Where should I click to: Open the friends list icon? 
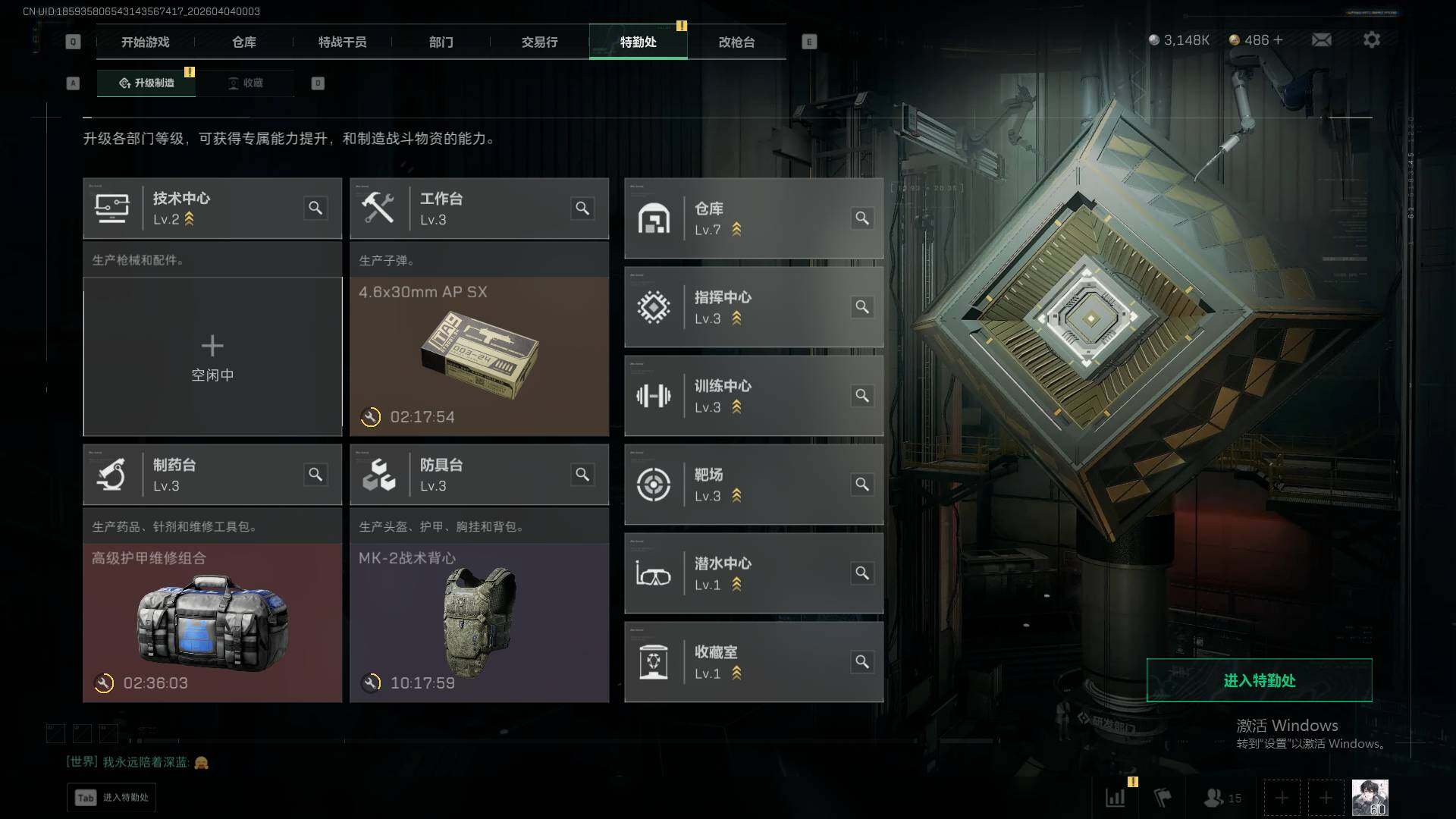click(x=1221, y=798)
